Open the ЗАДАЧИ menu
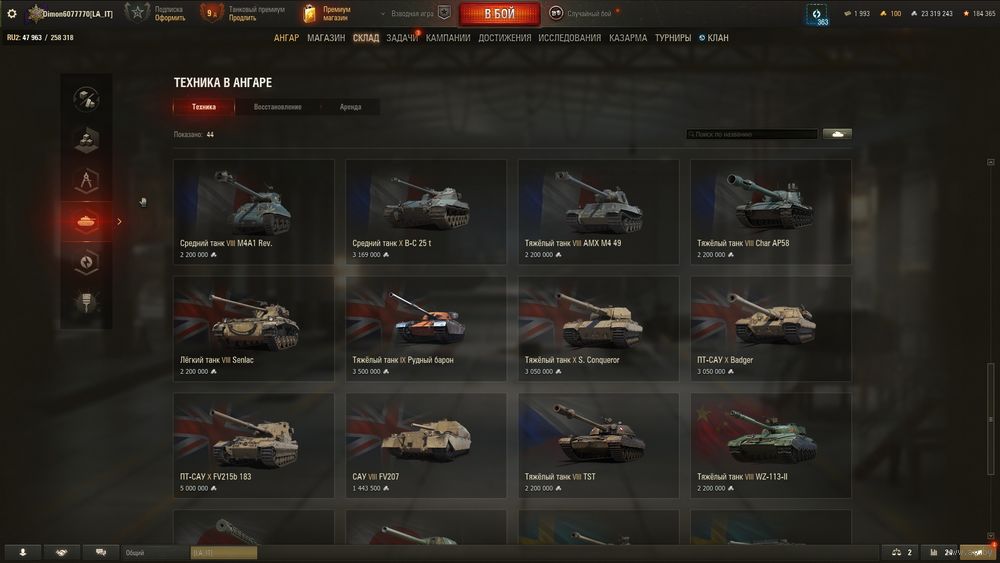 point(402,38)
